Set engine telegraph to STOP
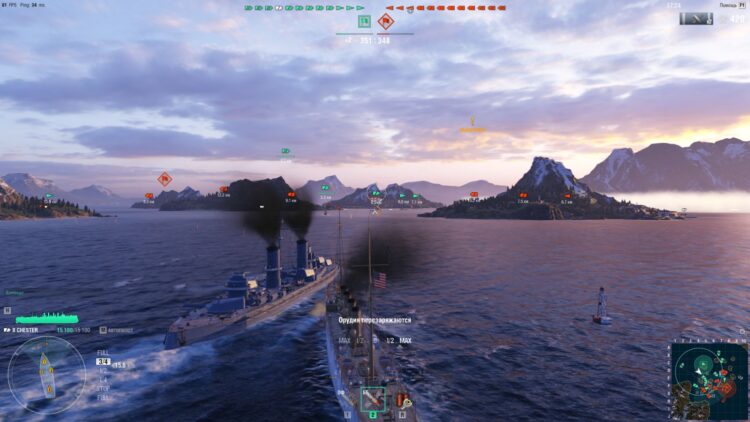Image resolution: width=750 pixels, height=422 pixels. coord(102,386)
